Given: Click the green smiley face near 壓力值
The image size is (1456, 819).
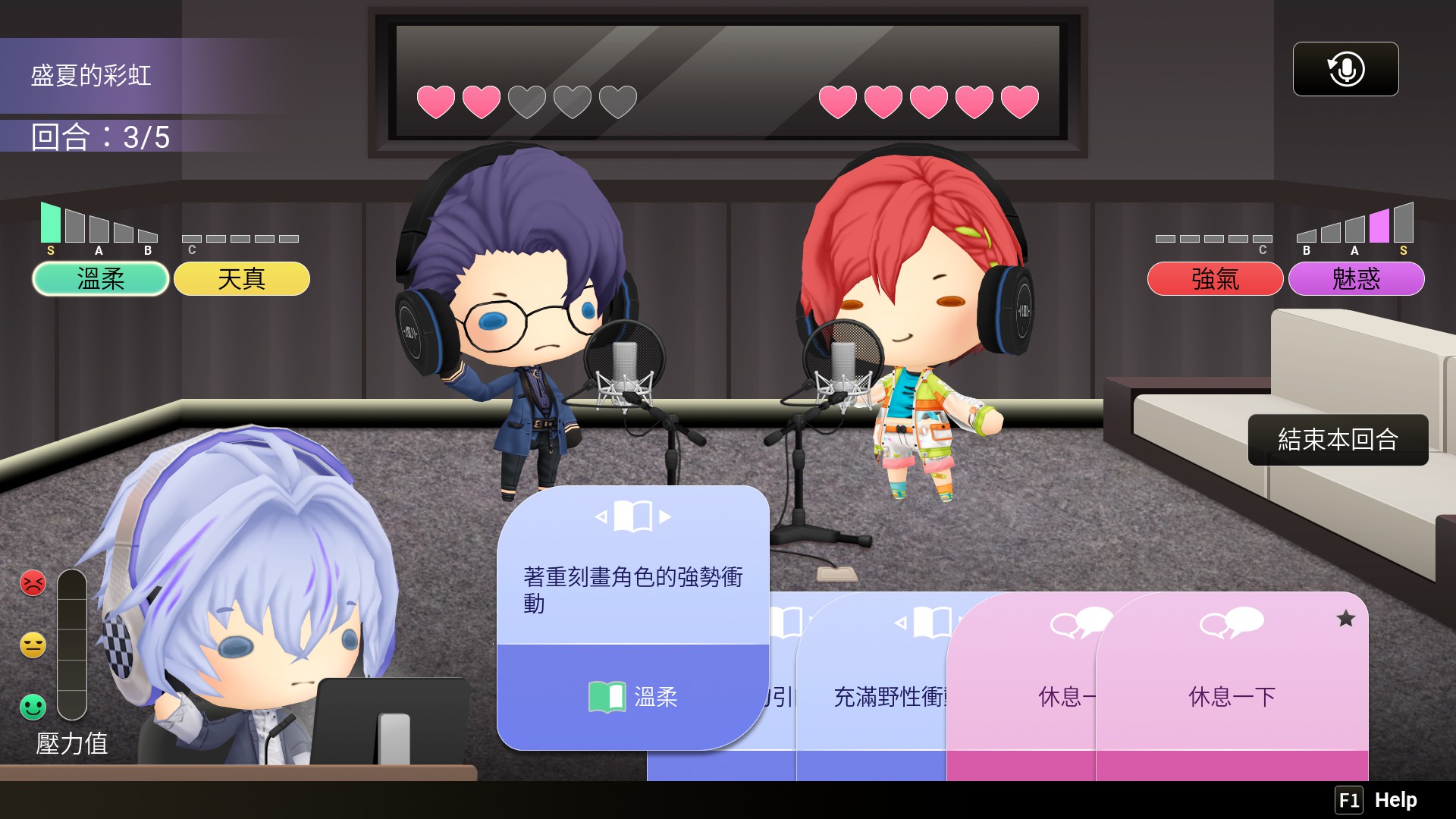Looking at the screenshot, I should (x=32, y=708).
